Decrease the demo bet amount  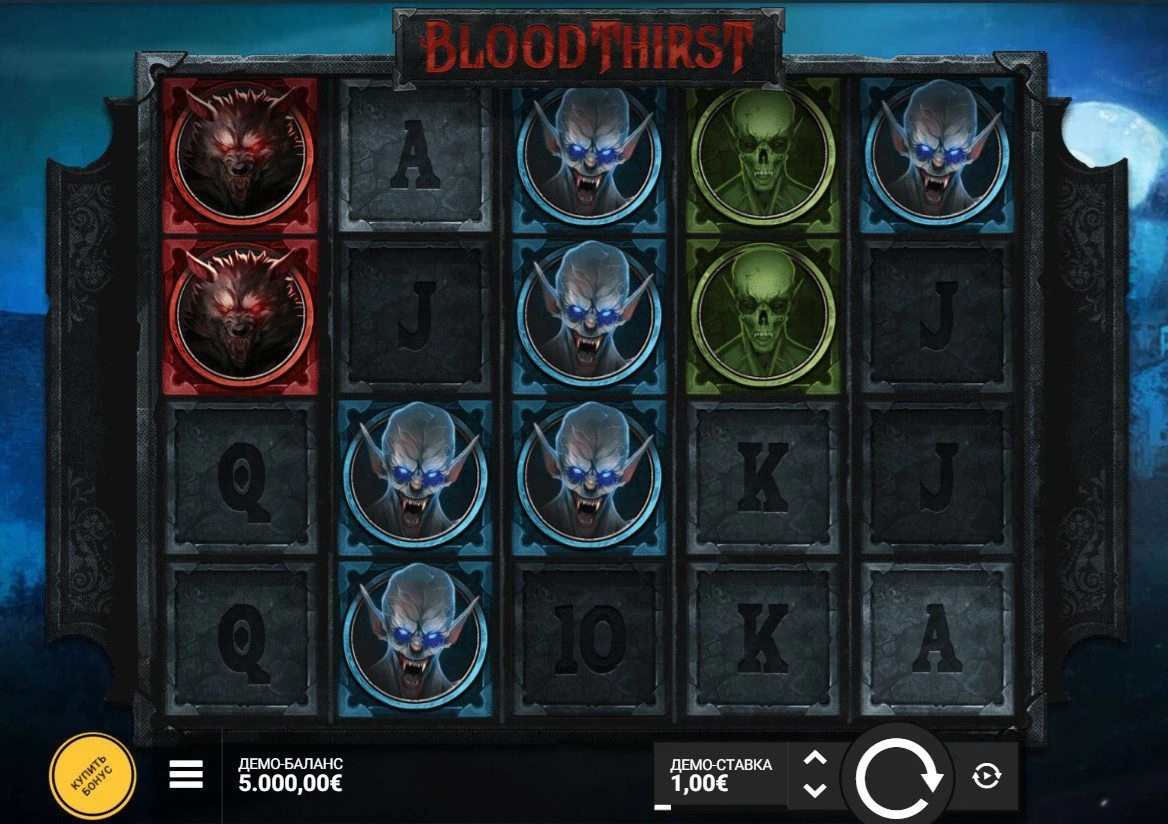click(x=815, y=790)
